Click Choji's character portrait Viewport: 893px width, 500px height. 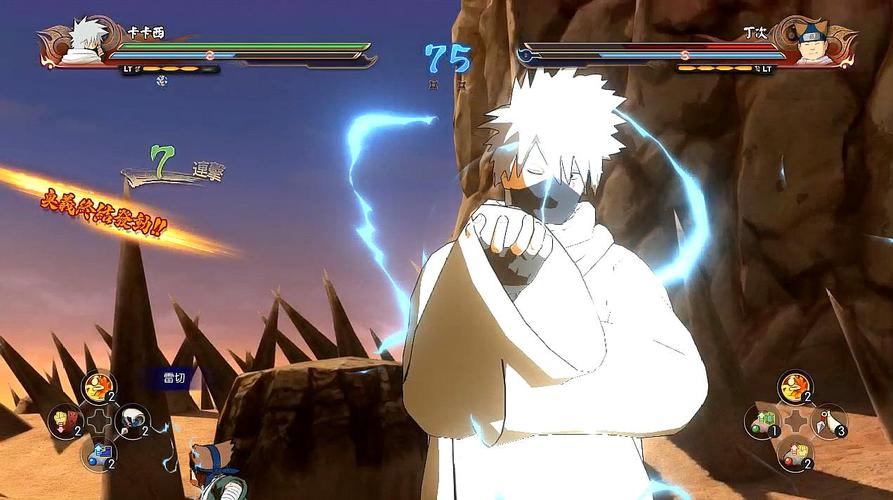[817, 42]
